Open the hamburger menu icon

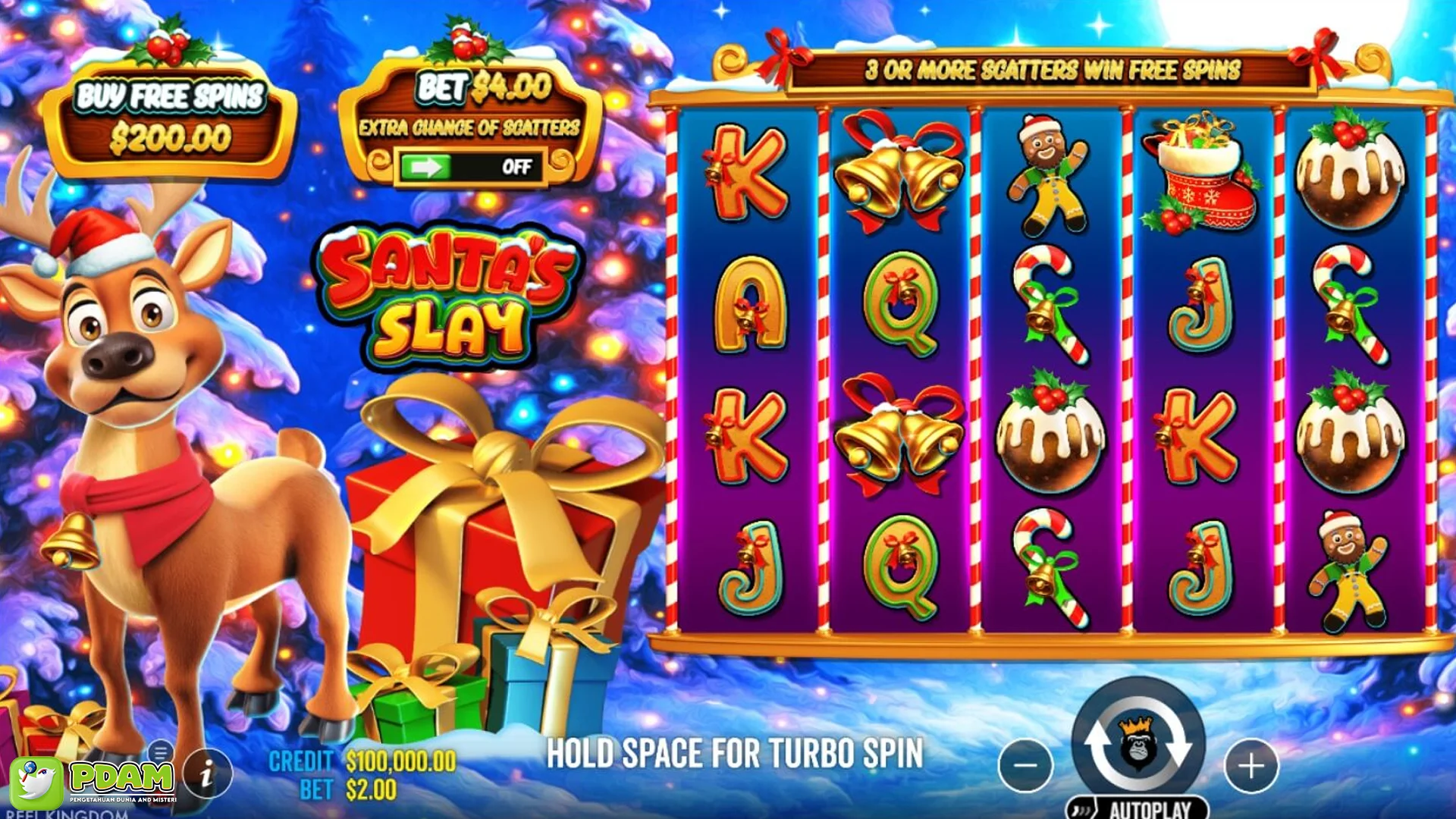[160, 753]
